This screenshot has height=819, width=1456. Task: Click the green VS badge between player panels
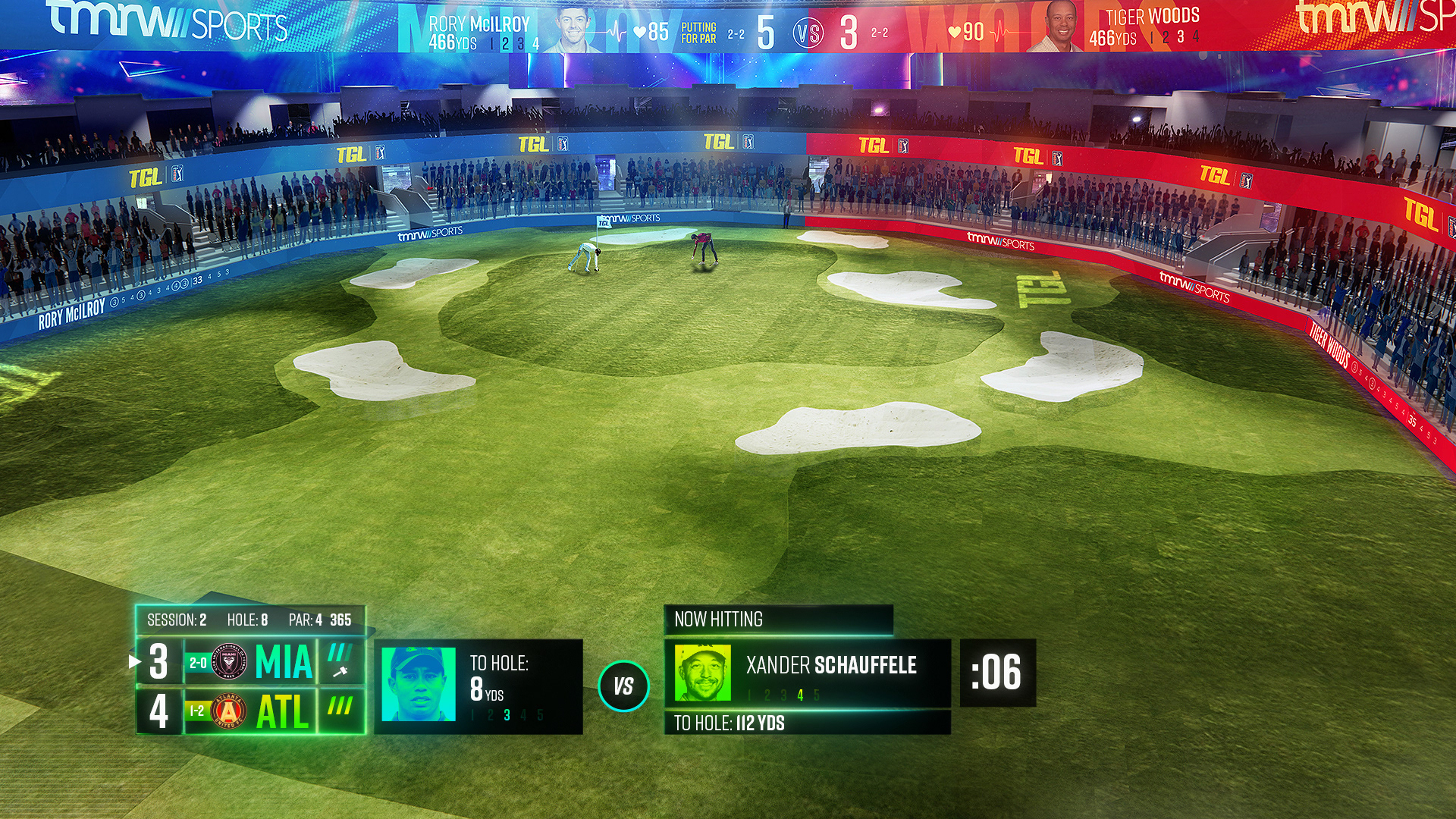pyautogui.click(x=623, y=686)
